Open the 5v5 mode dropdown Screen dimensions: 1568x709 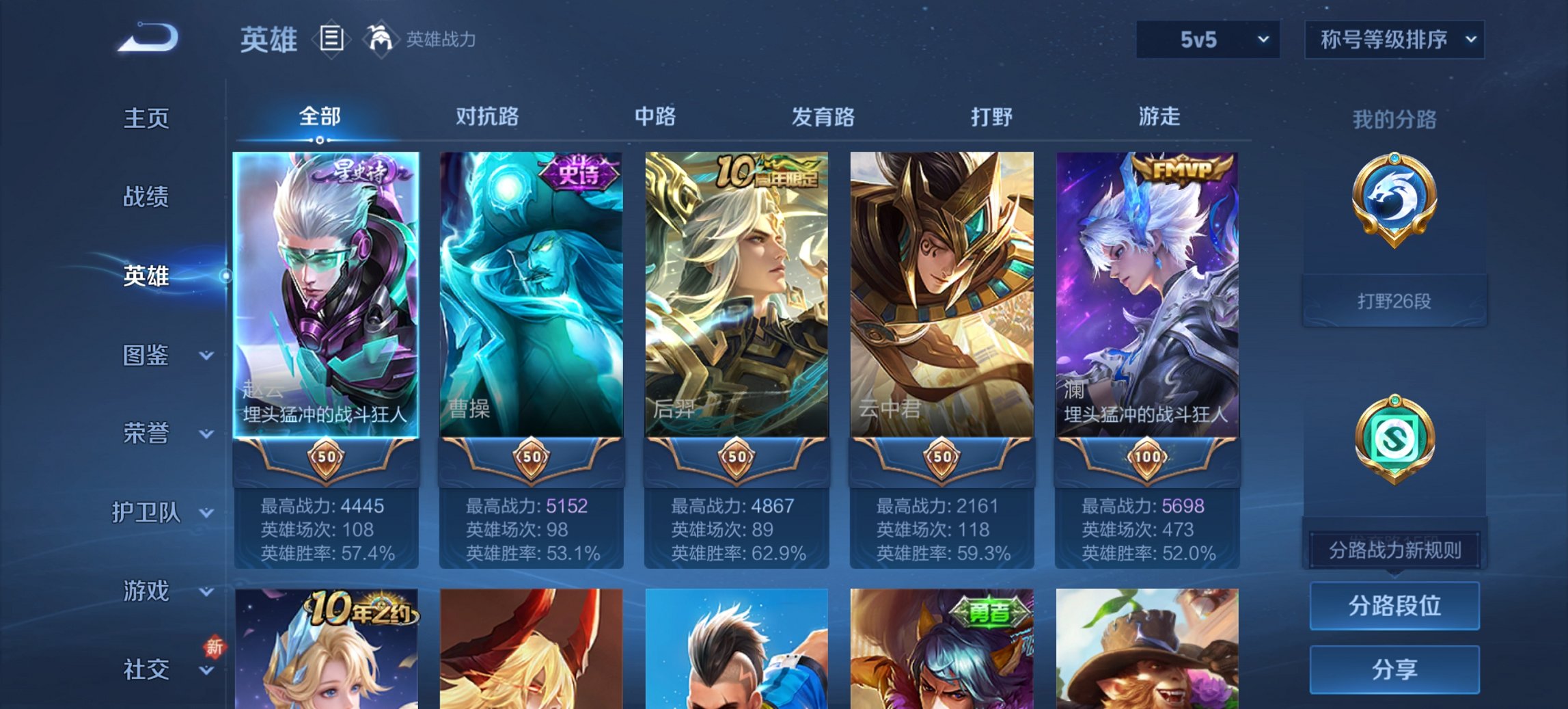point(1207,40)
